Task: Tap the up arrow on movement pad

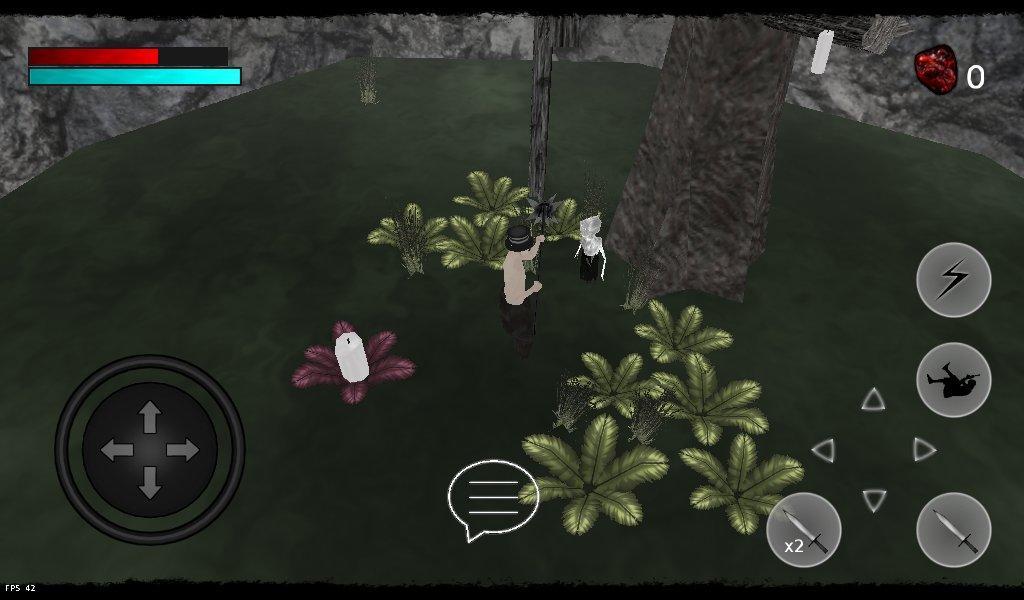Action: coord(150,416)
